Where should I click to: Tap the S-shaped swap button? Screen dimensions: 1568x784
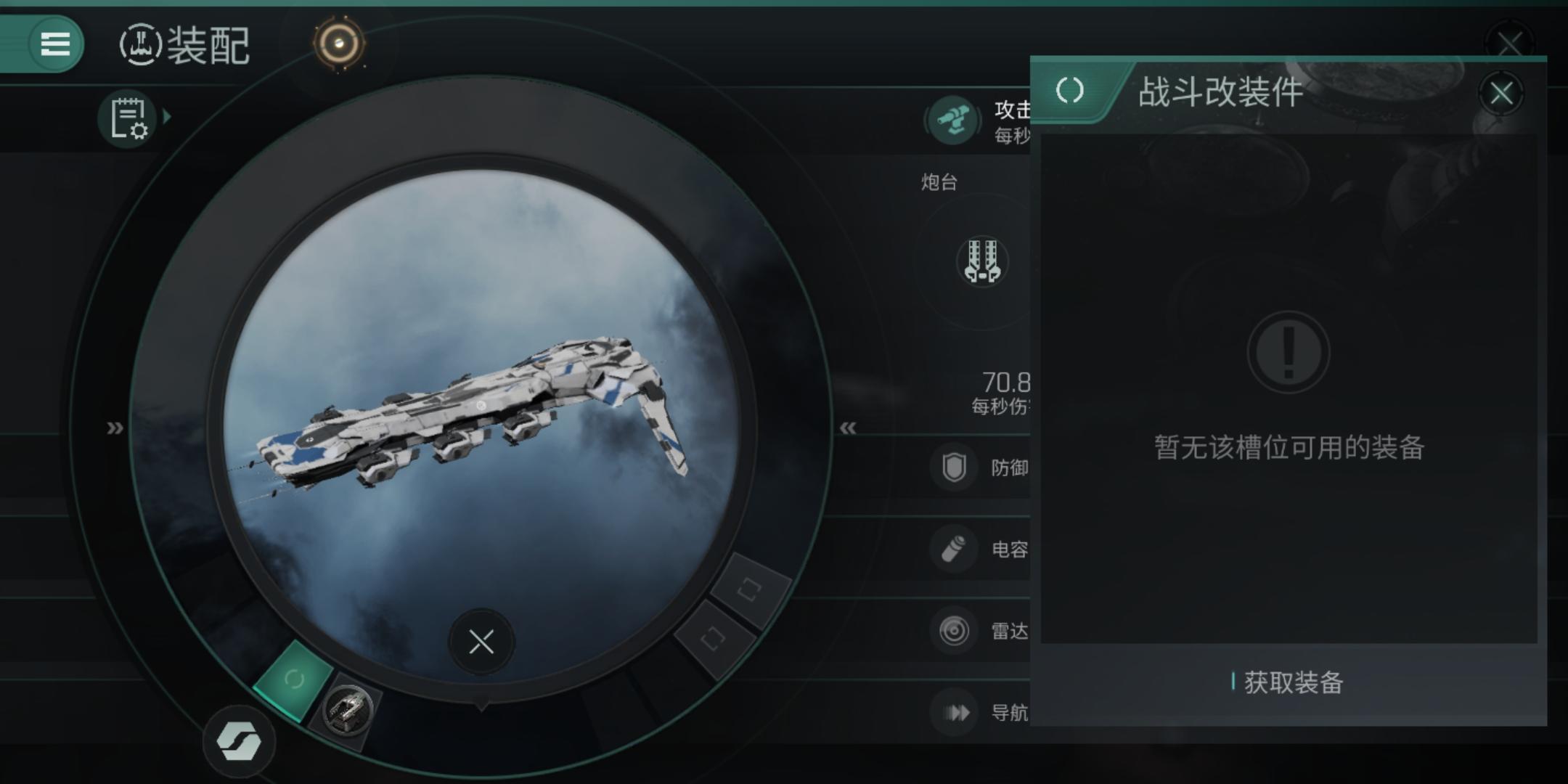click(x=239, y=742)
